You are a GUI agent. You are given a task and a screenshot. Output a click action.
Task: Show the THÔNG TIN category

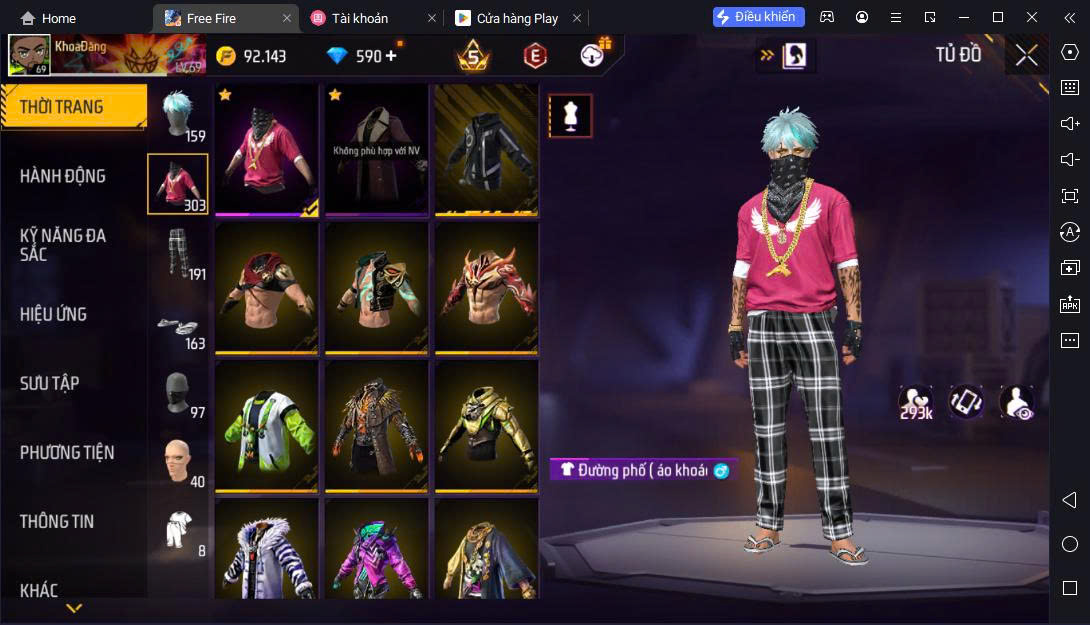click(x=57, y=521)
